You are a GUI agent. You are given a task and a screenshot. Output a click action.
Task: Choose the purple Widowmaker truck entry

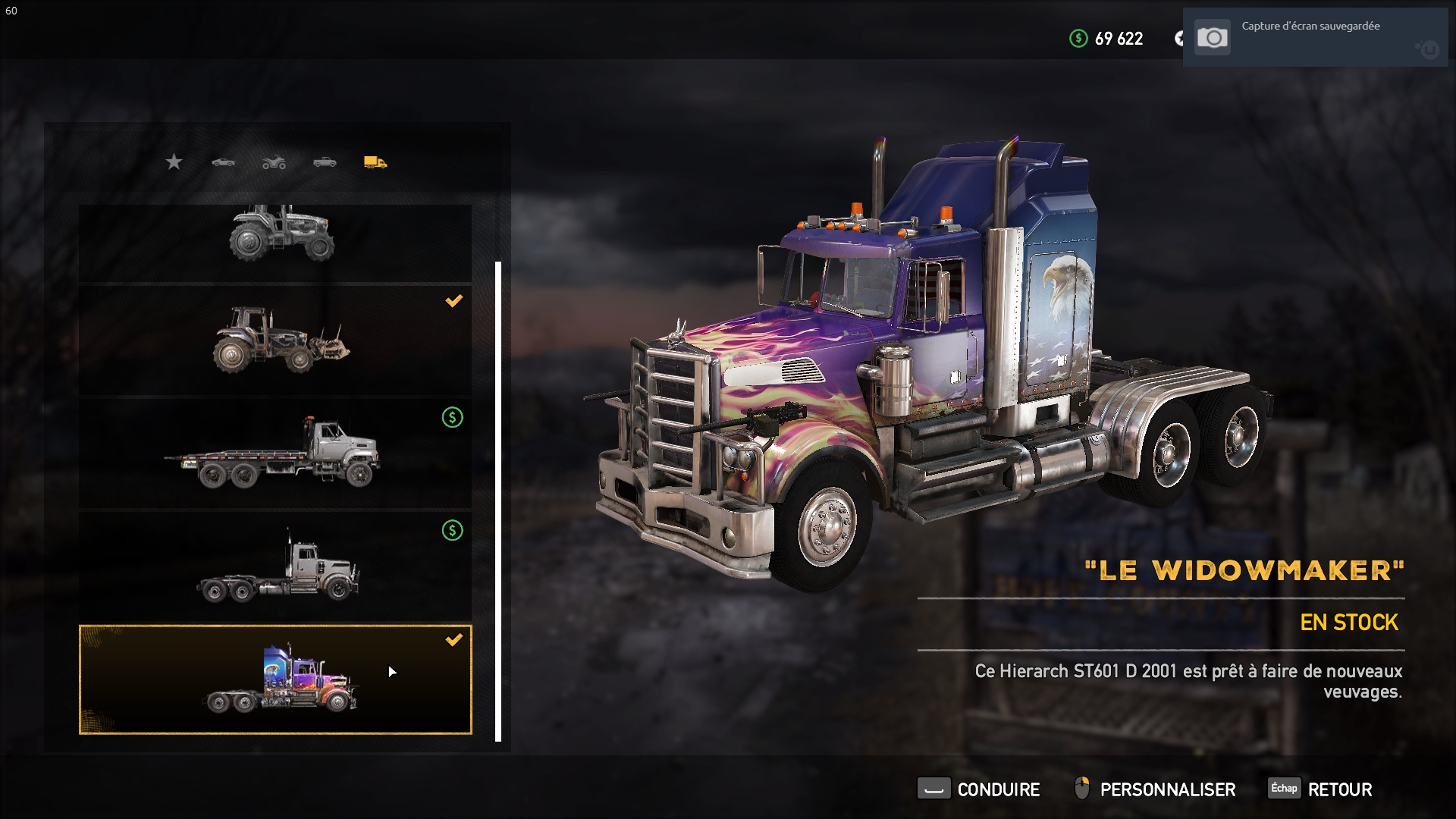275,679
